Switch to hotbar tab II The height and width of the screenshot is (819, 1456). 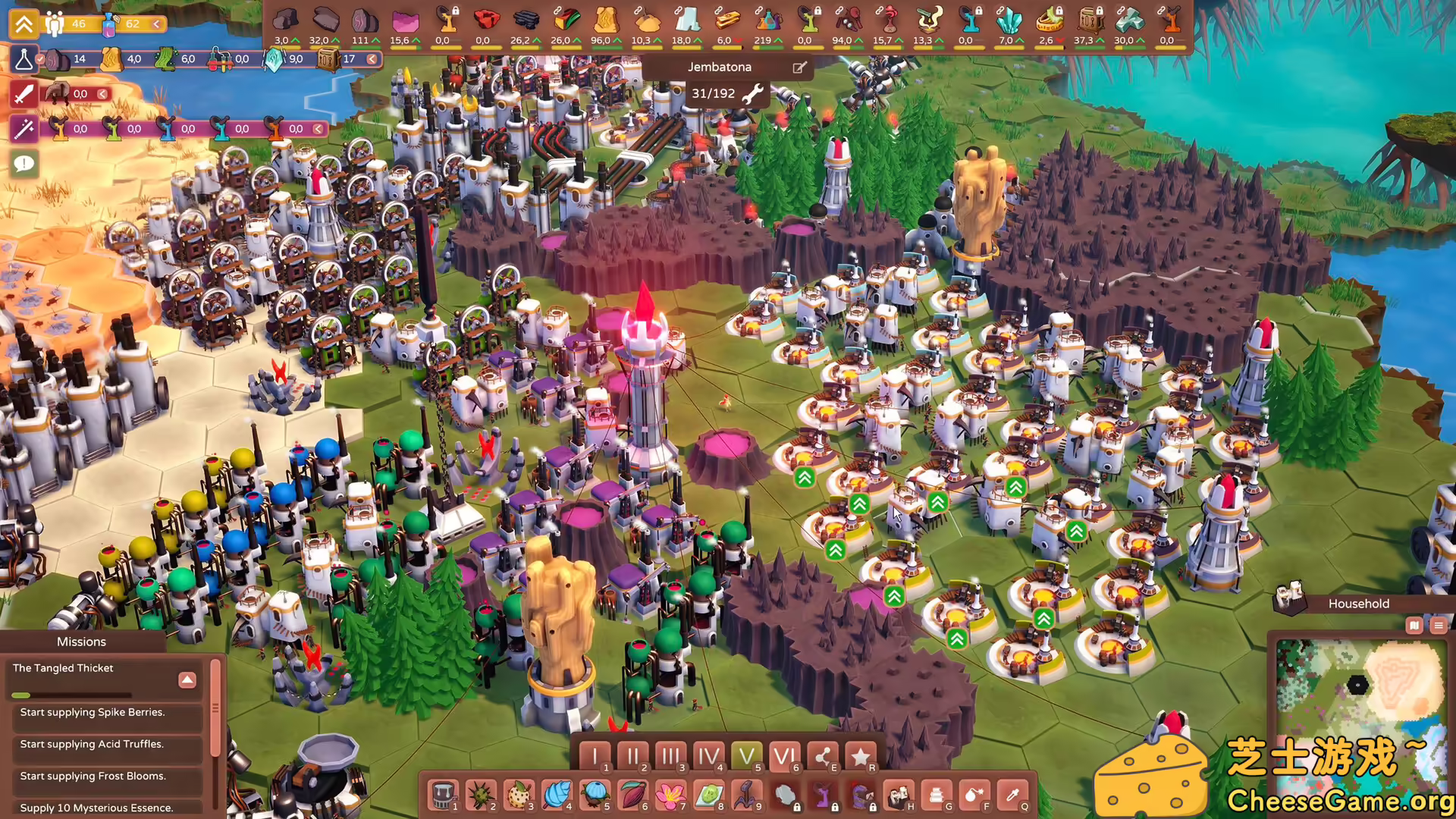(x=633, y=756)
